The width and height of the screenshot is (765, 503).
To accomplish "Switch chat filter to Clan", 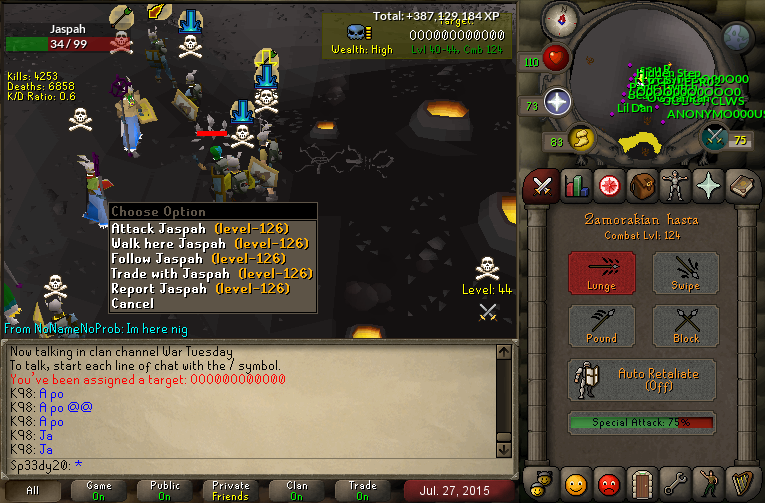I will (297, 490).
